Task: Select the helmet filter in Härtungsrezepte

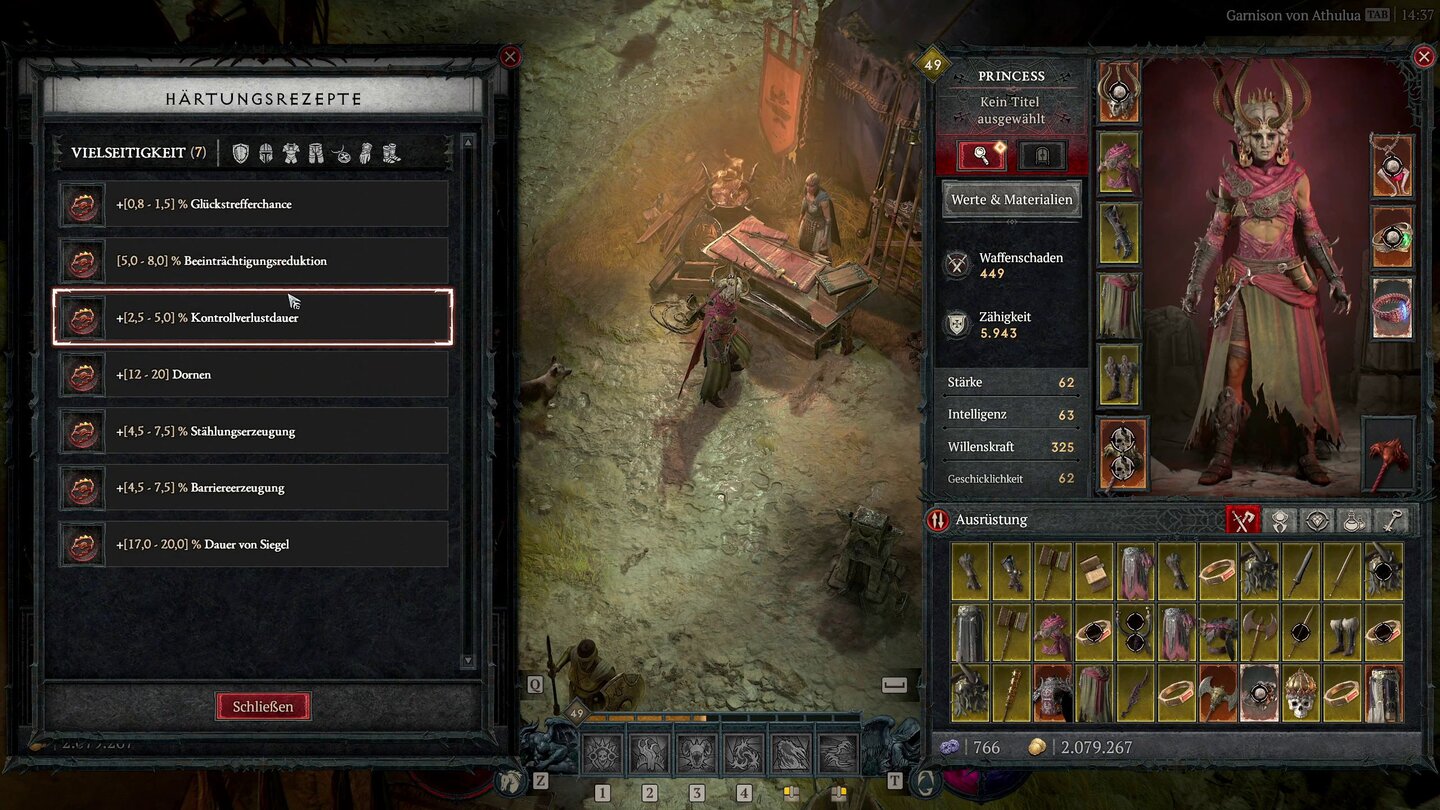Action: pyautogui.click(x=266, y=151)
